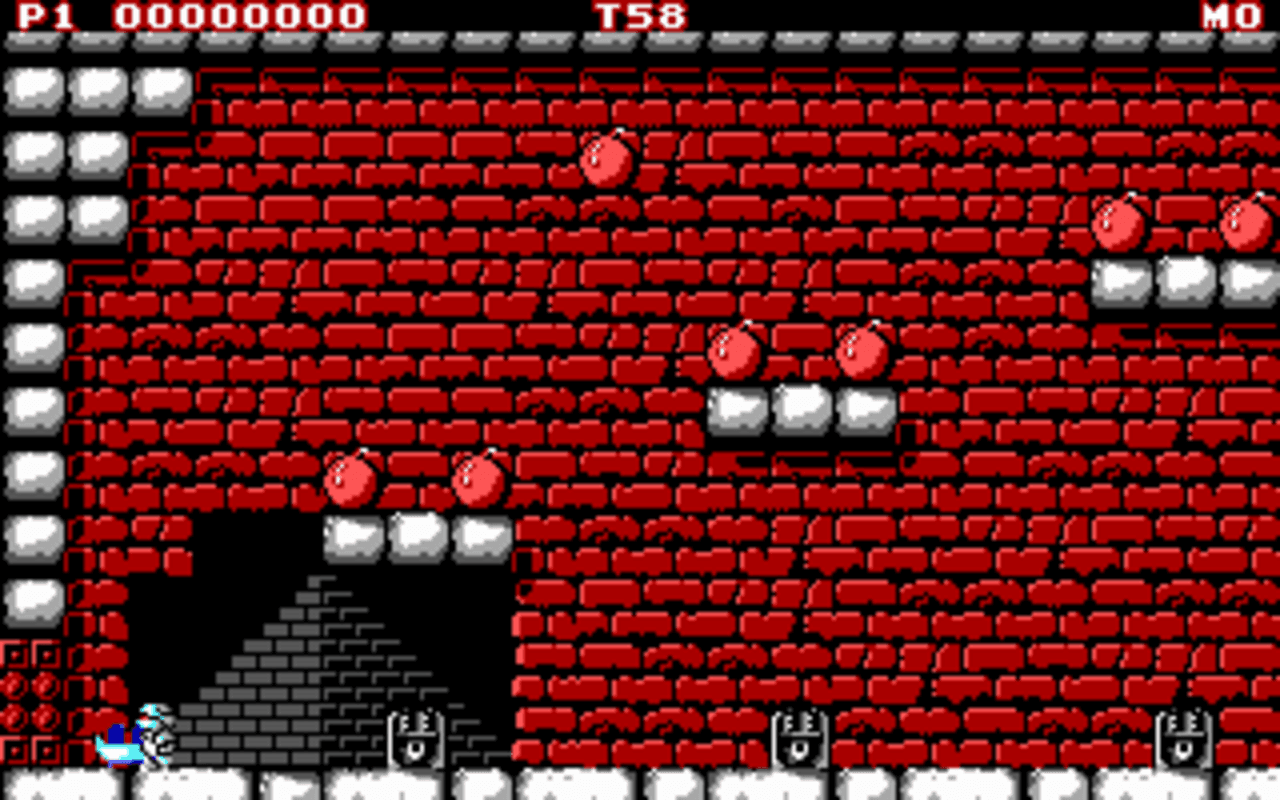This screenshot has width=1280, height=800.
Task: Click the ghost enemy near the pyramid base
Action: (415, 740)
